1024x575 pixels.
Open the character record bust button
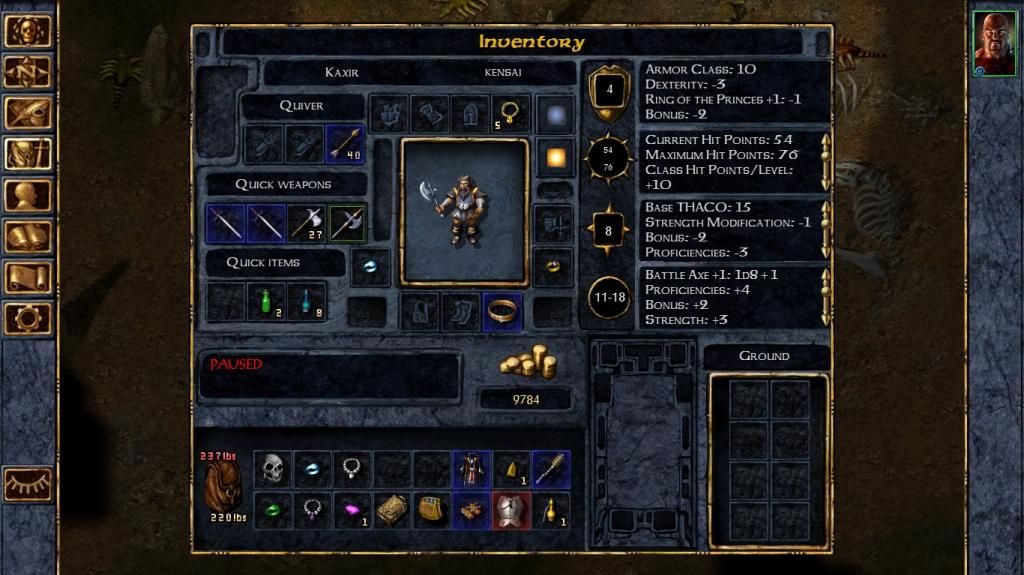[27, 195]
